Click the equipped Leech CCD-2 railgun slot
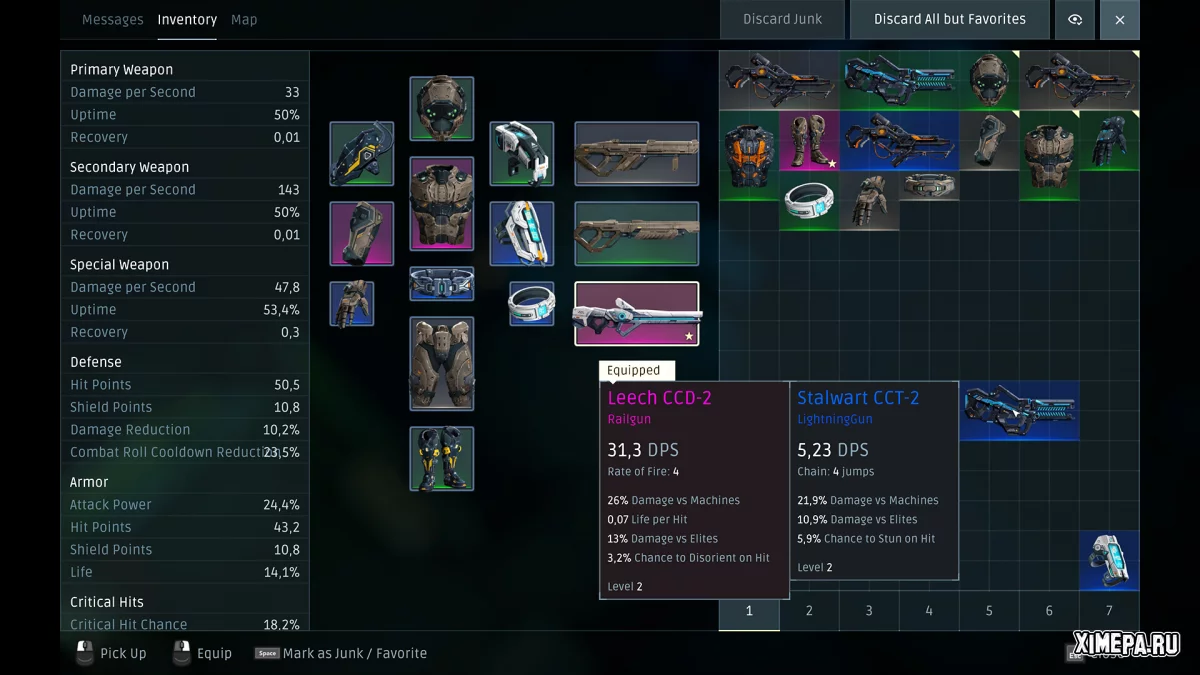Screen dimensions: 1200x675 point(636,313)
